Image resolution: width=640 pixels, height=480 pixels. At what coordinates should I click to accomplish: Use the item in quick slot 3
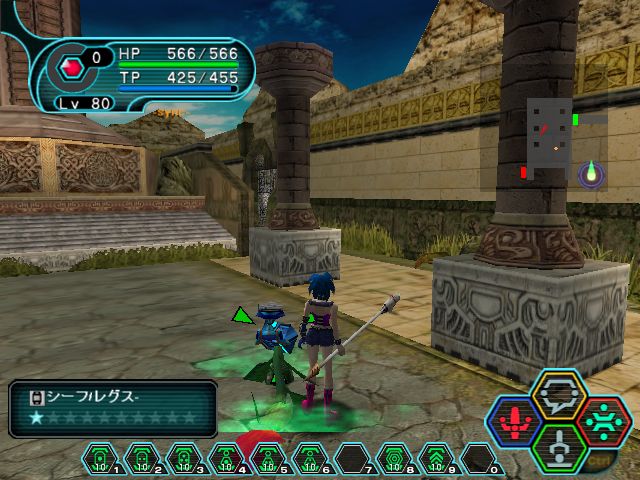[x=185, y=460]
